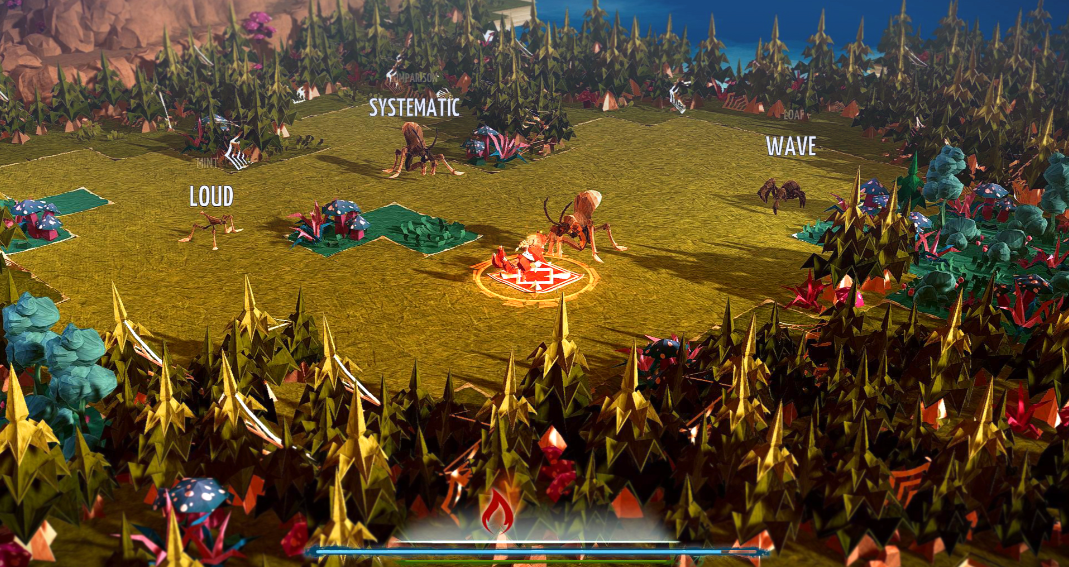Choose the LOUD word label
This screenshot has height=567, width=1069.
click(x=211, y=196)
